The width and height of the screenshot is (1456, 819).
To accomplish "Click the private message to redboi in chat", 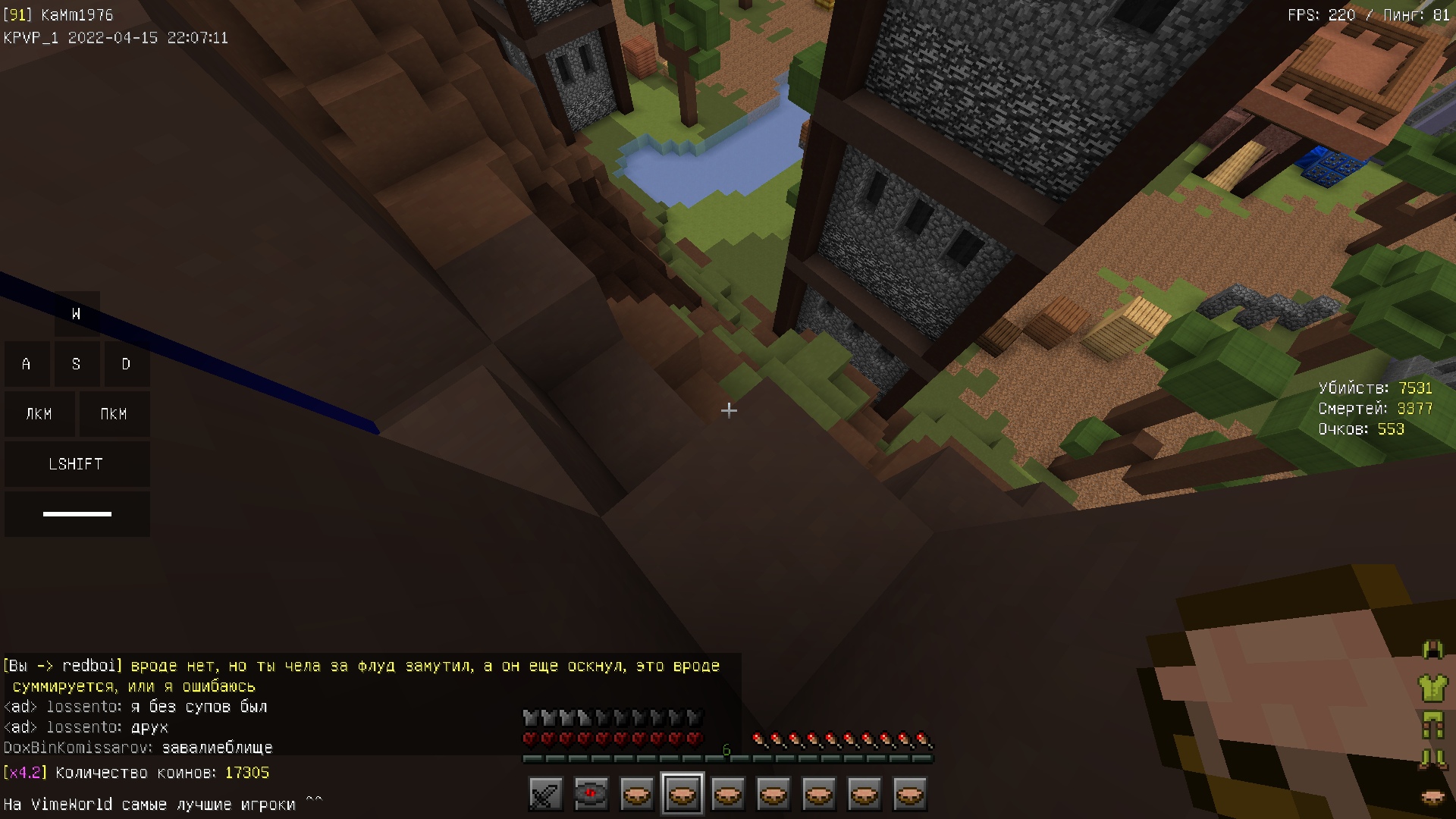I will click(x=361, y=676).
